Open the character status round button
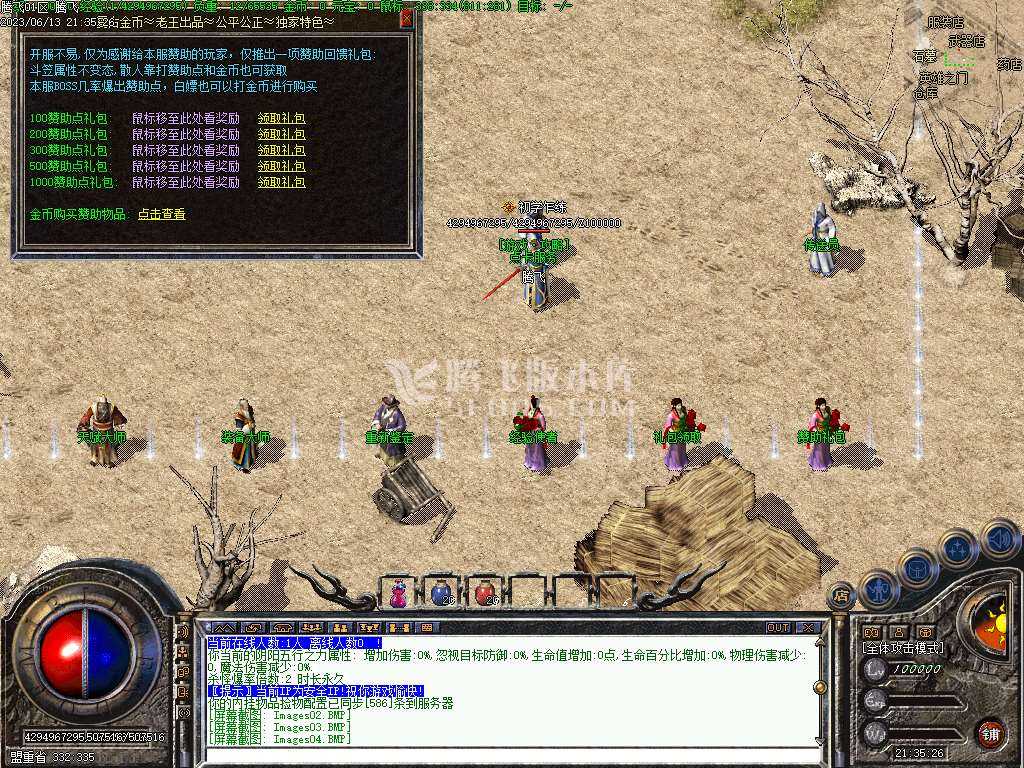This screenshot has height=768, width=1024. pyautogui.click(x=880, y=589)
